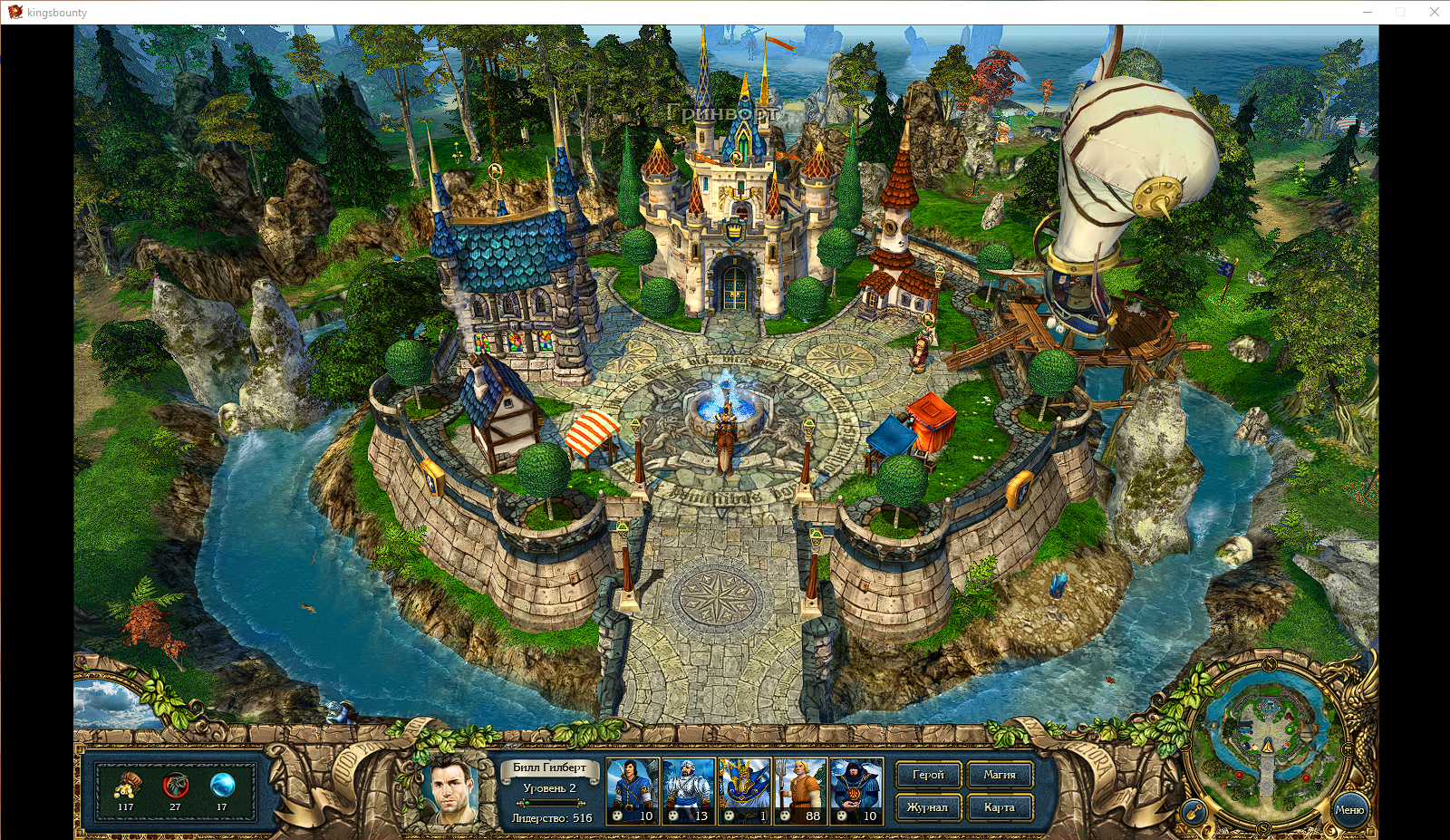Select the peasant troop with 88 units

[800, 790]
